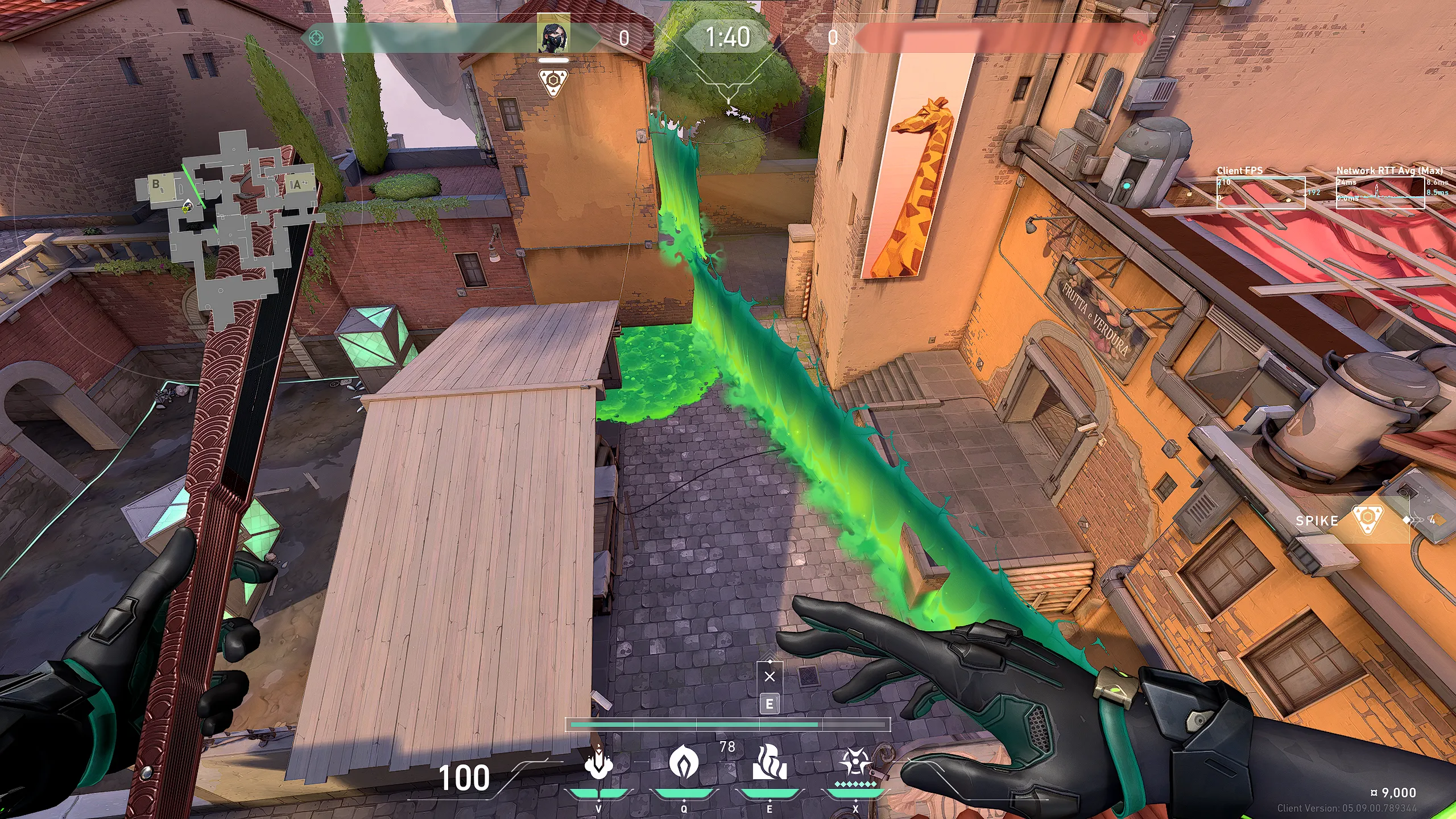This screenshot has width=1456, height=819.
Task: Choose the Spike slot in the inventory
Action: (x=1367, y=520)
